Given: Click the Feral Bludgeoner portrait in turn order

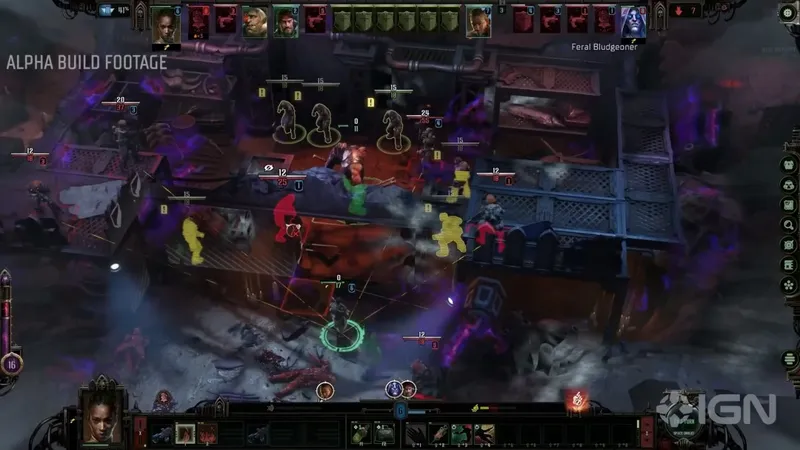Looking at the screenshot, I should pyautogui.click(x=634, y=22).
